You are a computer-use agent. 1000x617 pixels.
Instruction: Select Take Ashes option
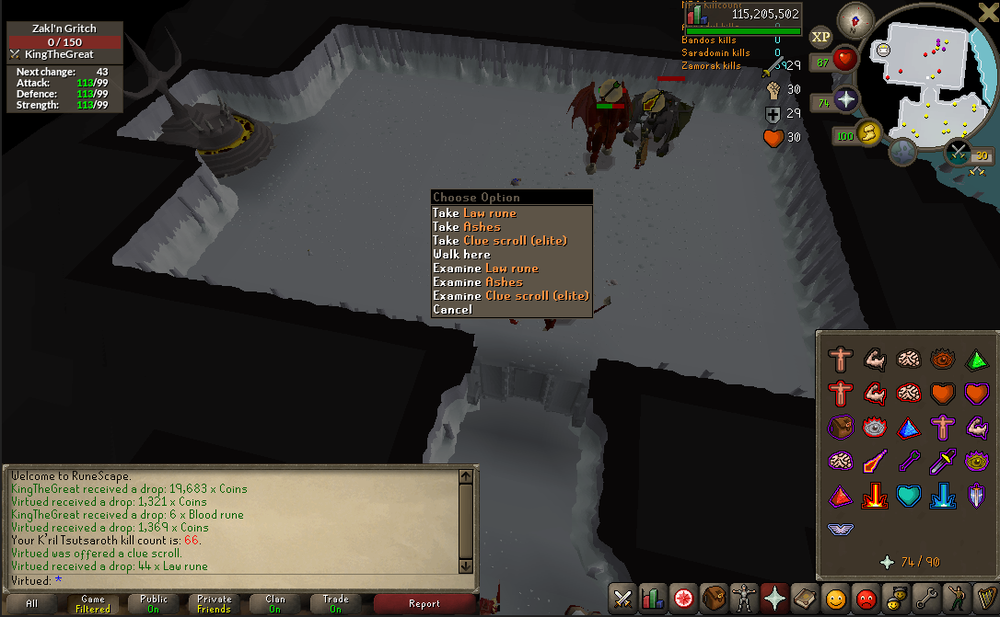point(465,227)
